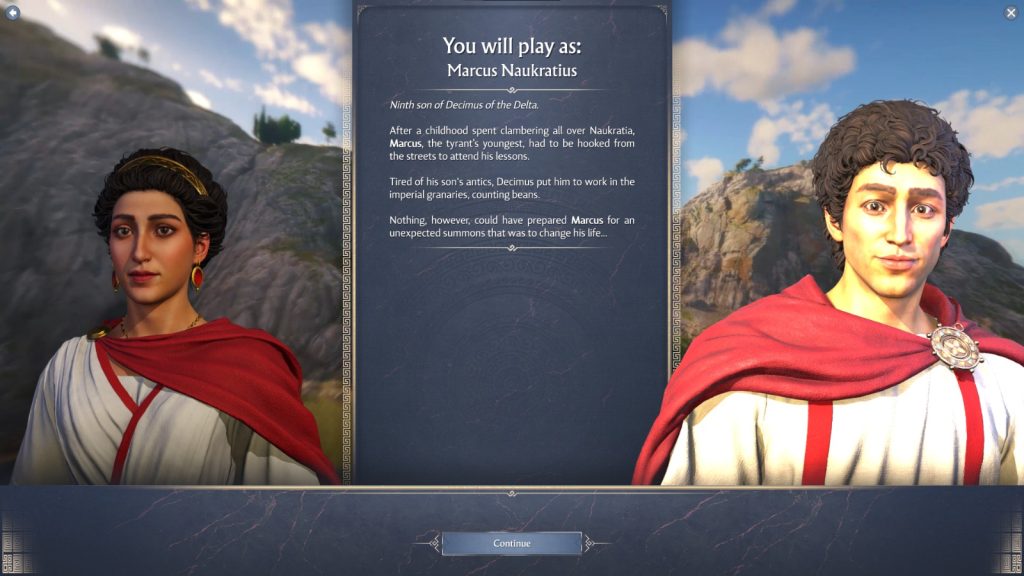
Task: Go back using the top-left arrow
Action: click(13, 12)
